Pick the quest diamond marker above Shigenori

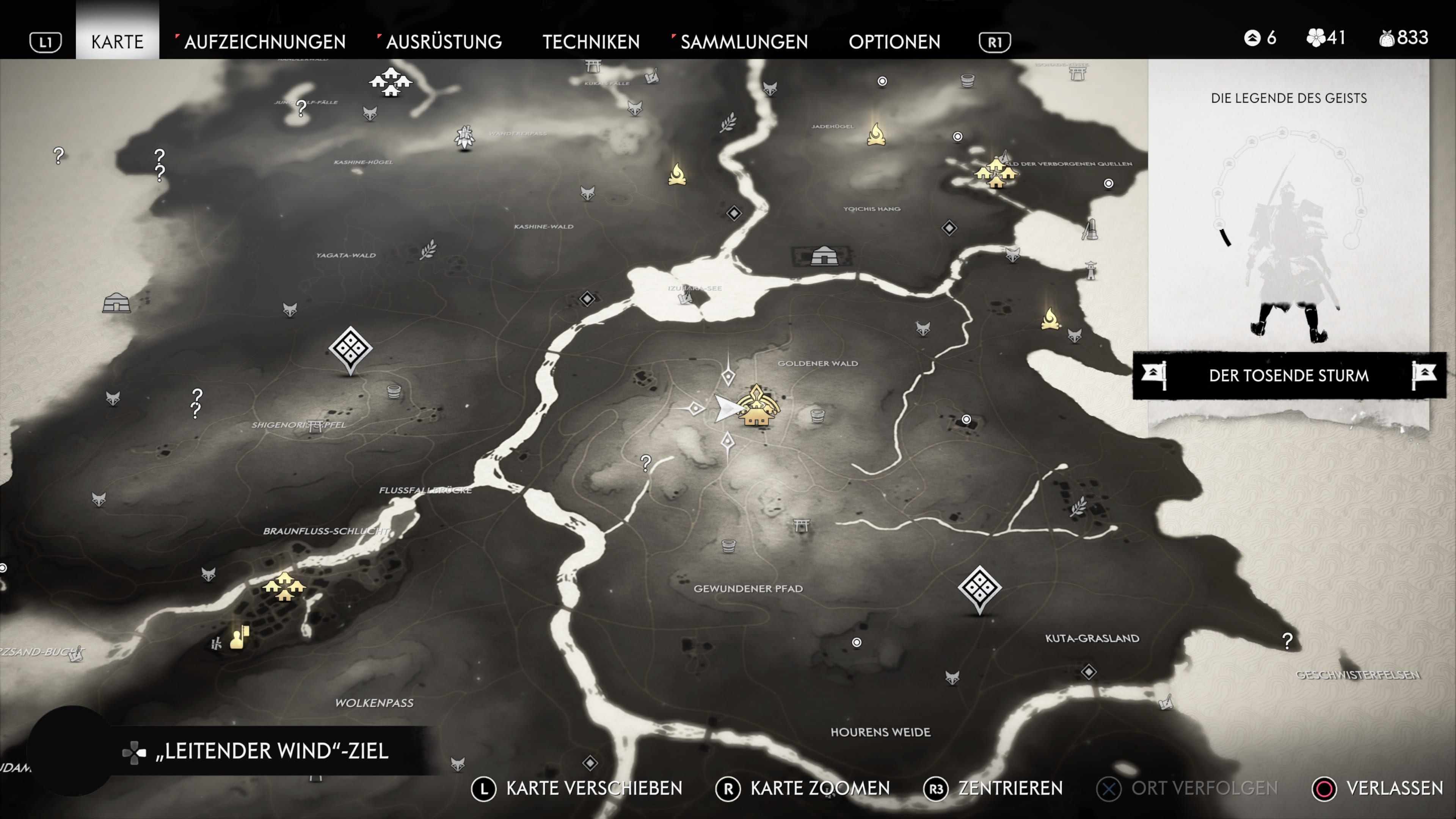click(x=350, y=349)
